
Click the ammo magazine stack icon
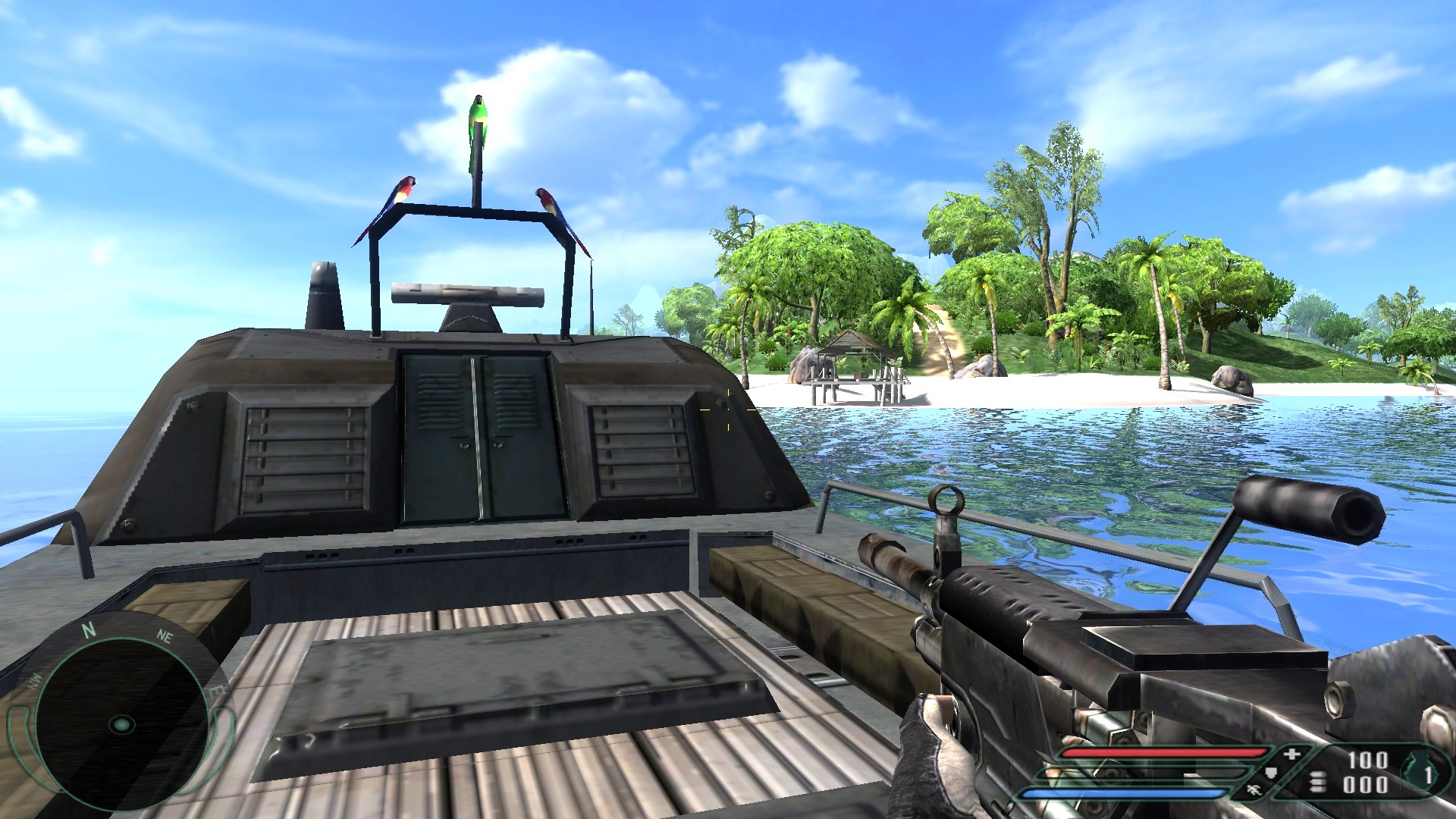pos(1318,781)
